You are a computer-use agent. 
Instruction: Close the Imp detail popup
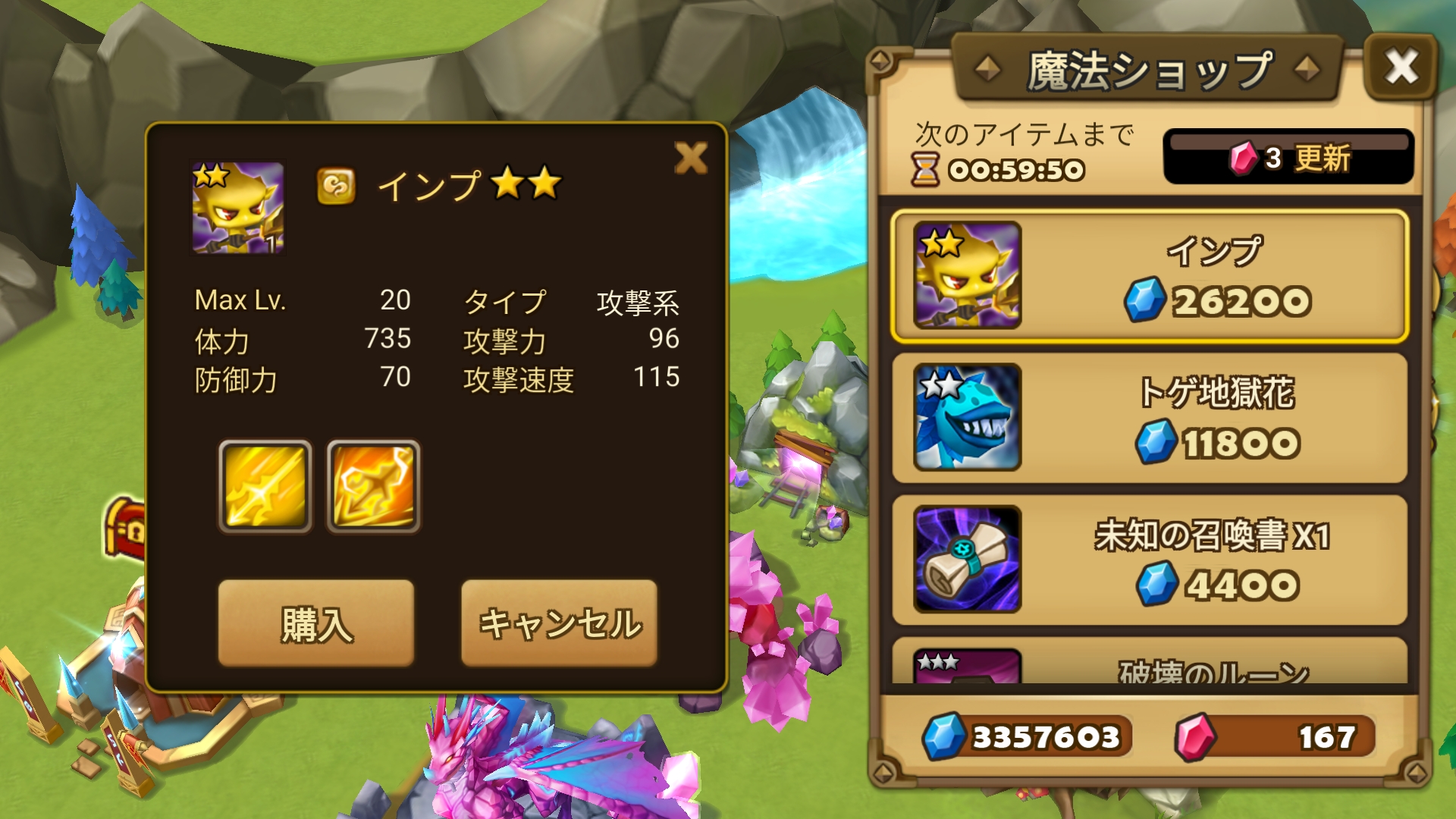pos(691,158)
